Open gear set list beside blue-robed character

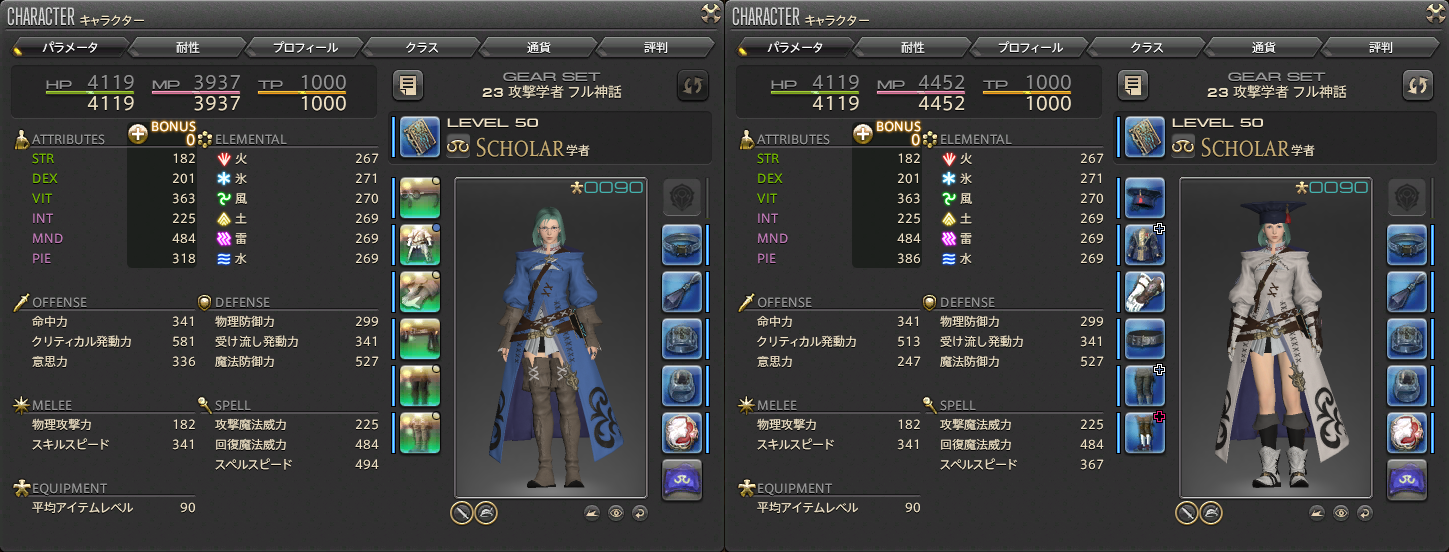(408, 85)
